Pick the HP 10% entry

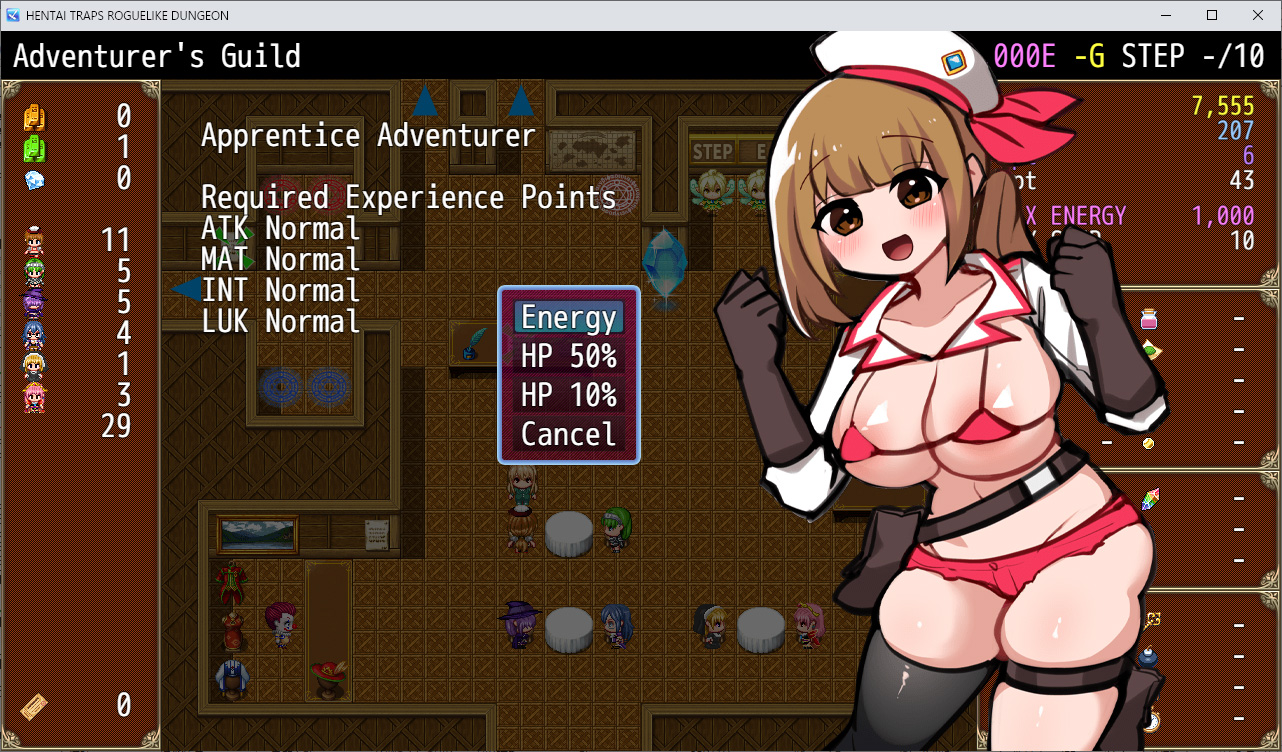tap(568, 396)
